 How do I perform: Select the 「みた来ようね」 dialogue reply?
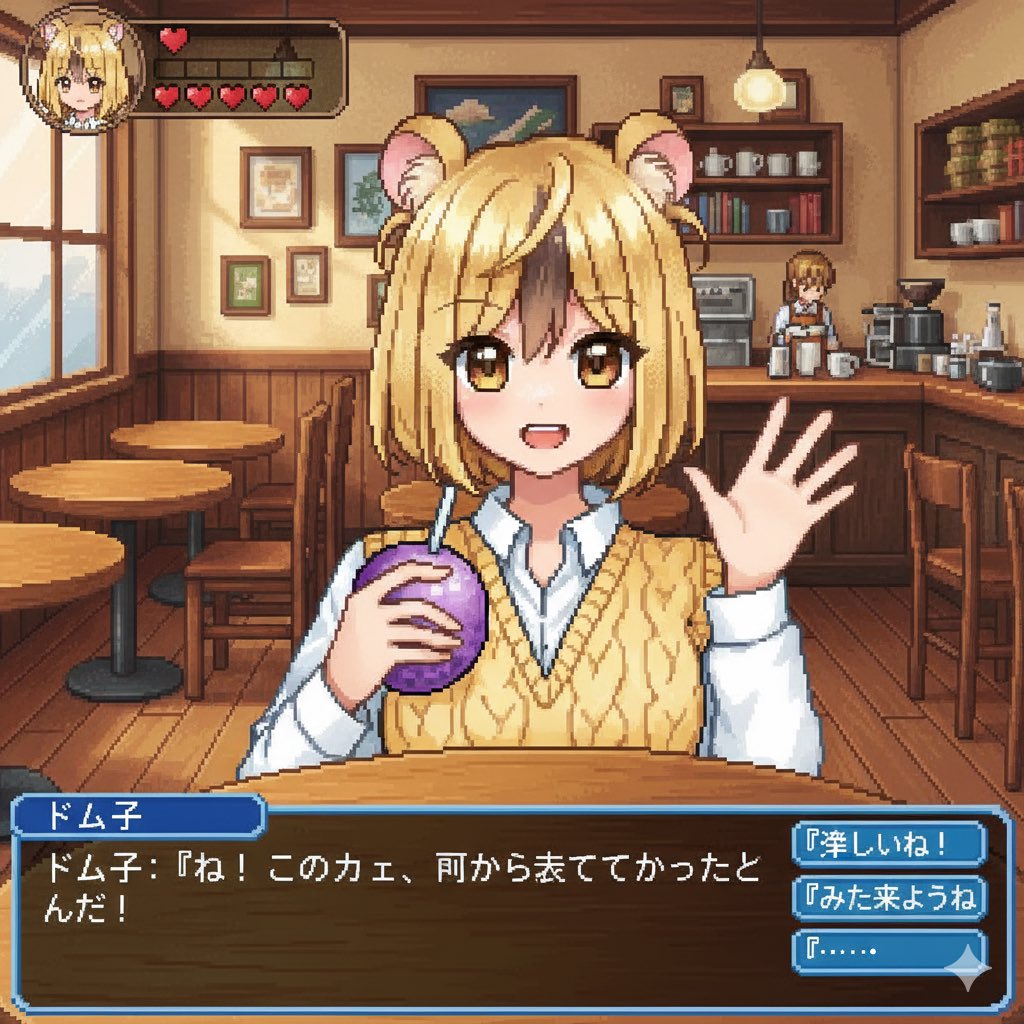point(888,897)
